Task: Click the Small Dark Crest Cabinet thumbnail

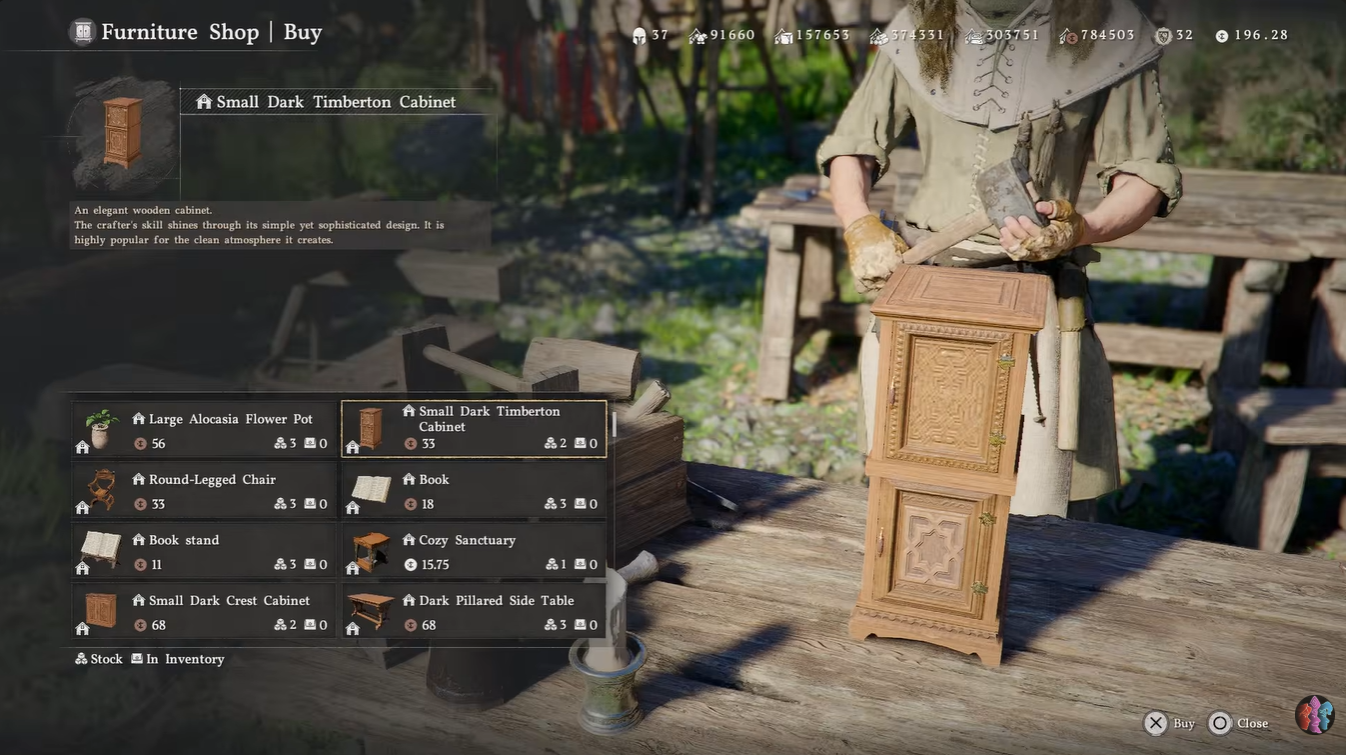Action: (x=98, y=611)
